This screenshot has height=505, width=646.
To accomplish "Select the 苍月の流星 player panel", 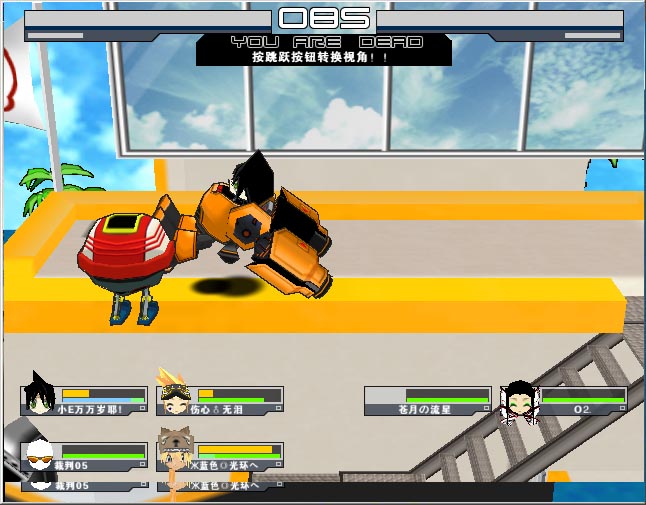I will click(x=427, y=401).
